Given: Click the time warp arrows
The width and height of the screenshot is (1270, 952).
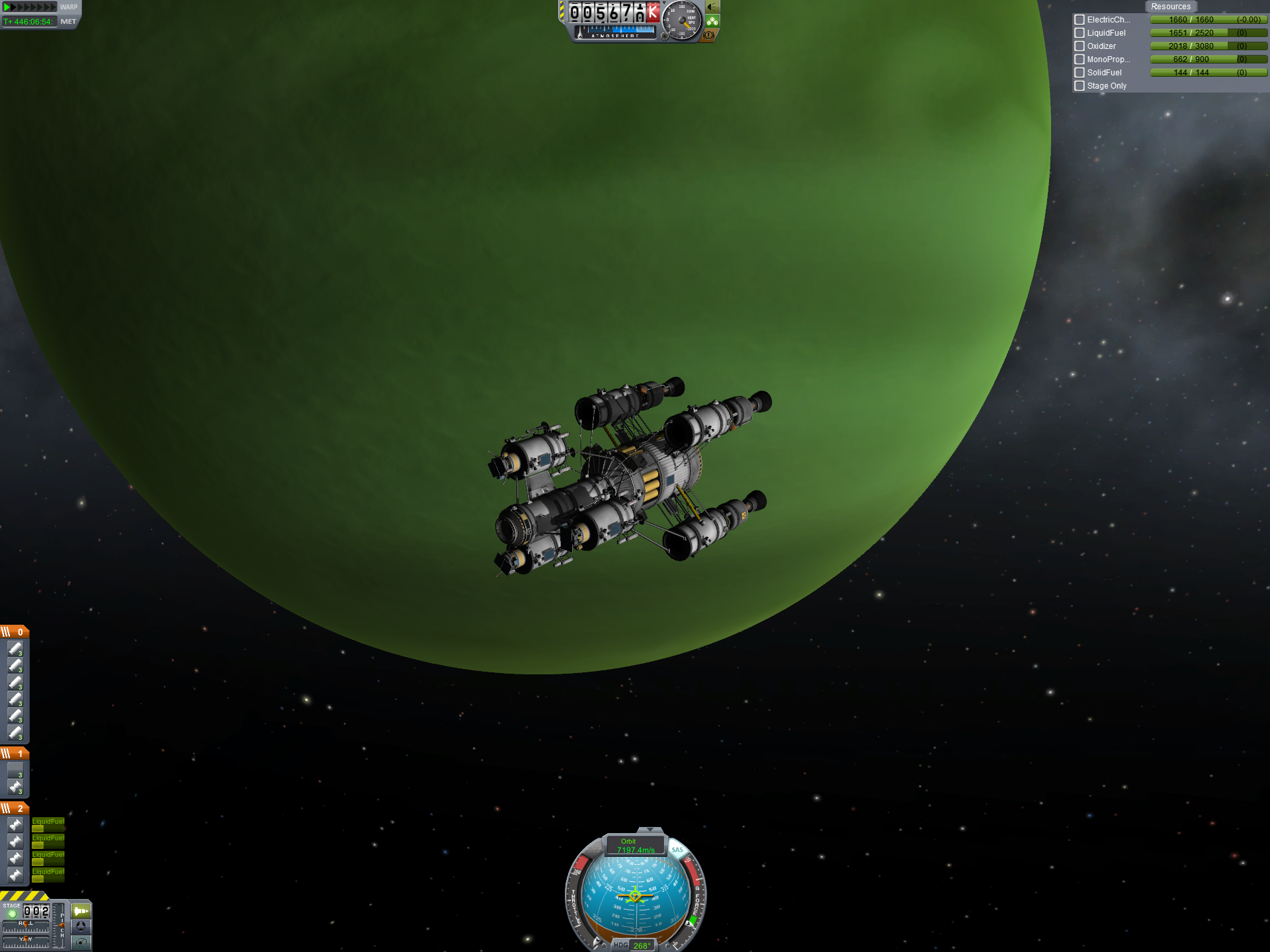Looking at the screenshot, I should 30,7.
